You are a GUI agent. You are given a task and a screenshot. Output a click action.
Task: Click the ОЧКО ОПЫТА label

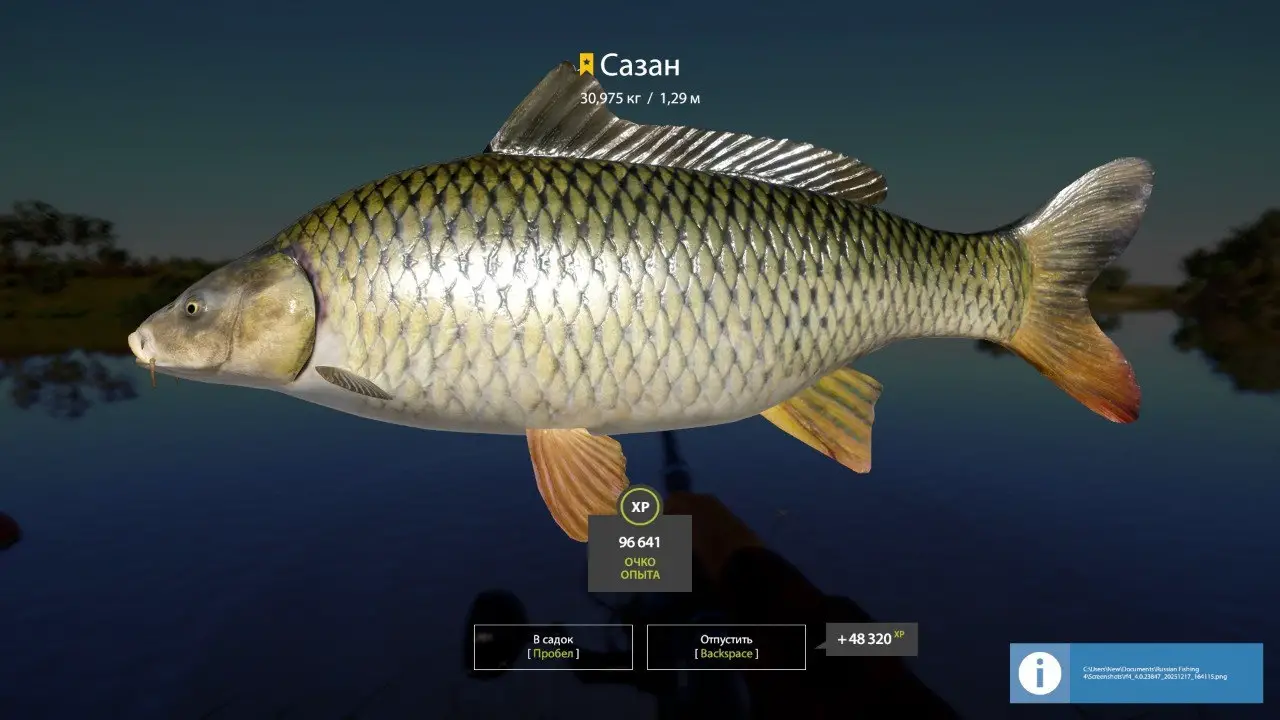[x=641, y=568]
